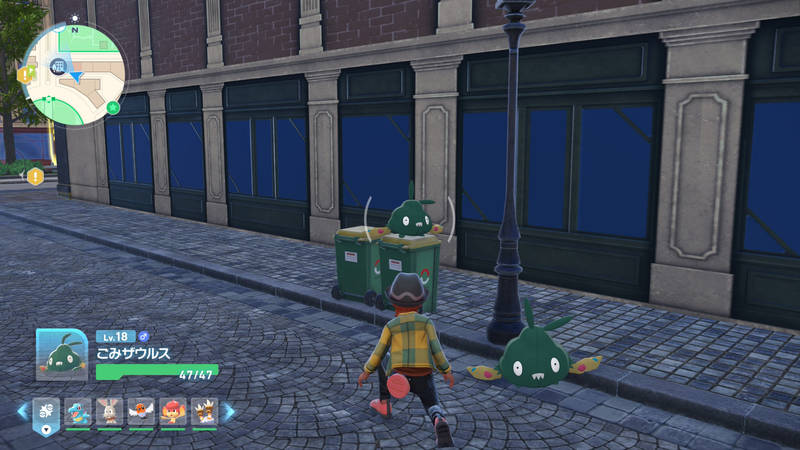This screenshot has height=450, width=800.
Task: Click the left arrow of the party bar
Action: point(22,411)
